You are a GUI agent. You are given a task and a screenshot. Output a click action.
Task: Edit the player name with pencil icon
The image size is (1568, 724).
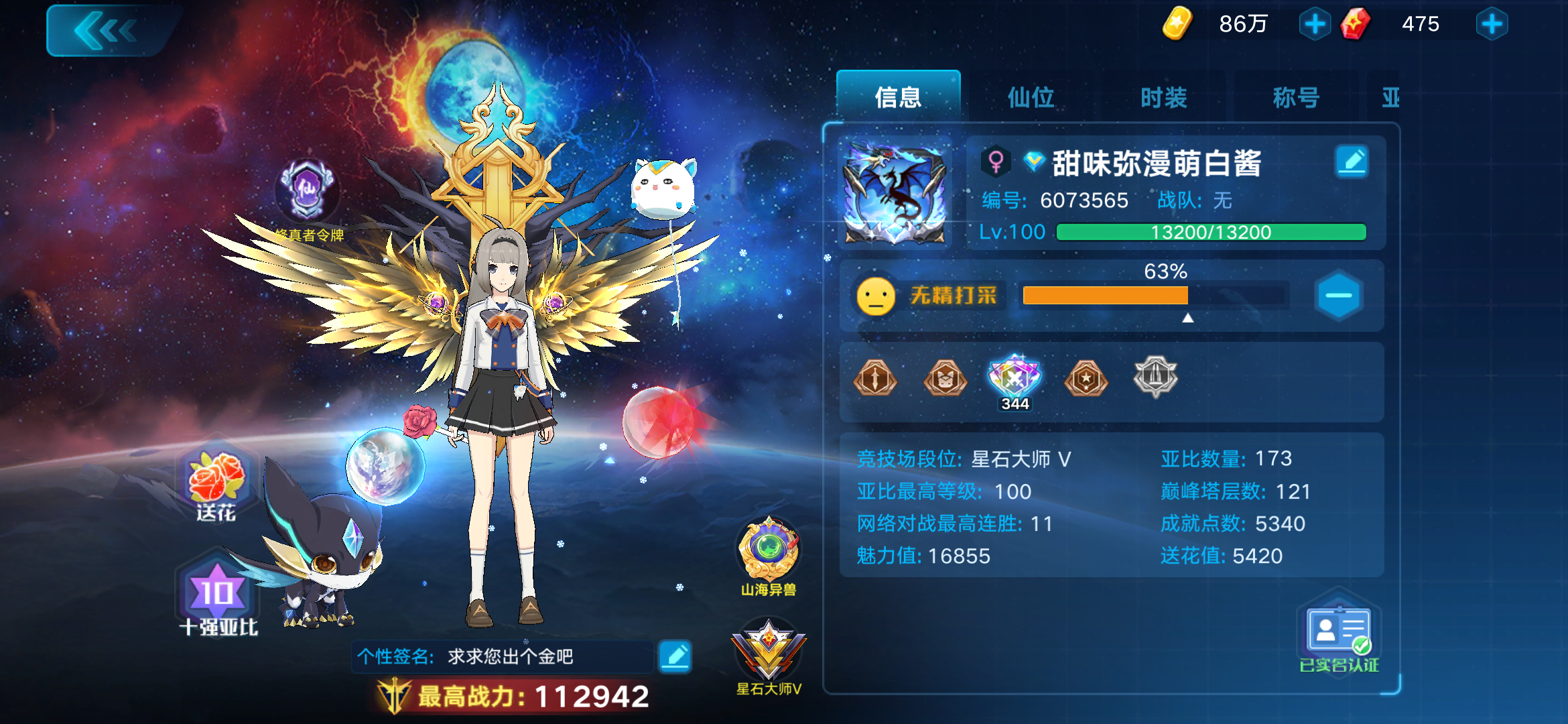click(x=1352, y=162)
